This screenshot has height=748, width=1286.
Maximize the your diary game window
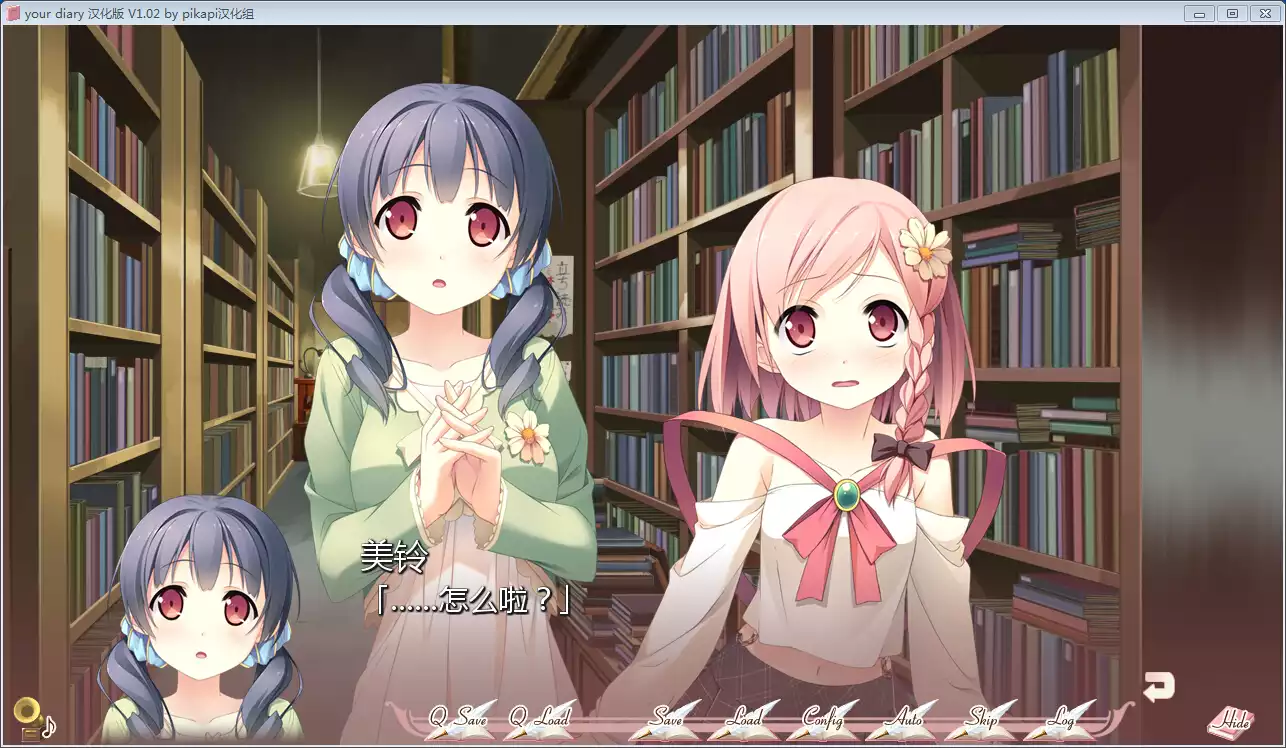coord(1231,13)
